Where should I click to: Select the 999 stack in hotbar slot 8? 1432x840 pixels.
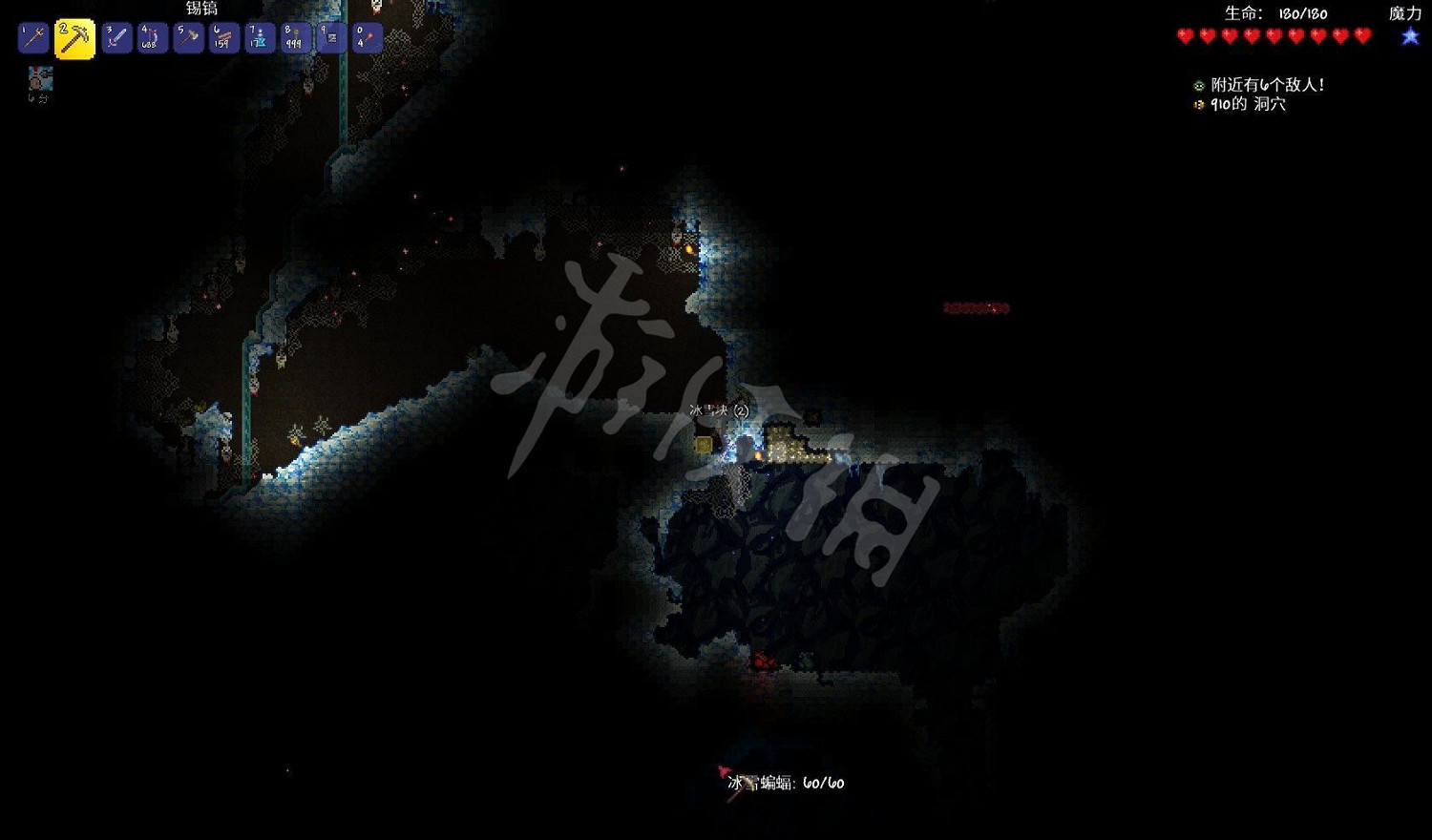294,36
